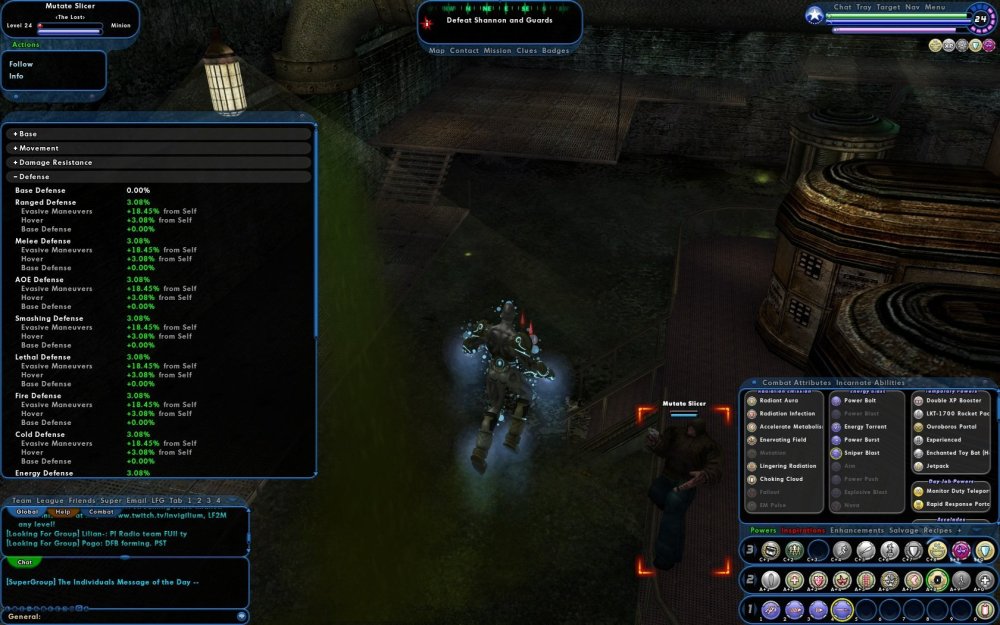Select the Combat chat tab
Image resolution: width=1000 pixels, height=625 pixels.
[102, 511]
